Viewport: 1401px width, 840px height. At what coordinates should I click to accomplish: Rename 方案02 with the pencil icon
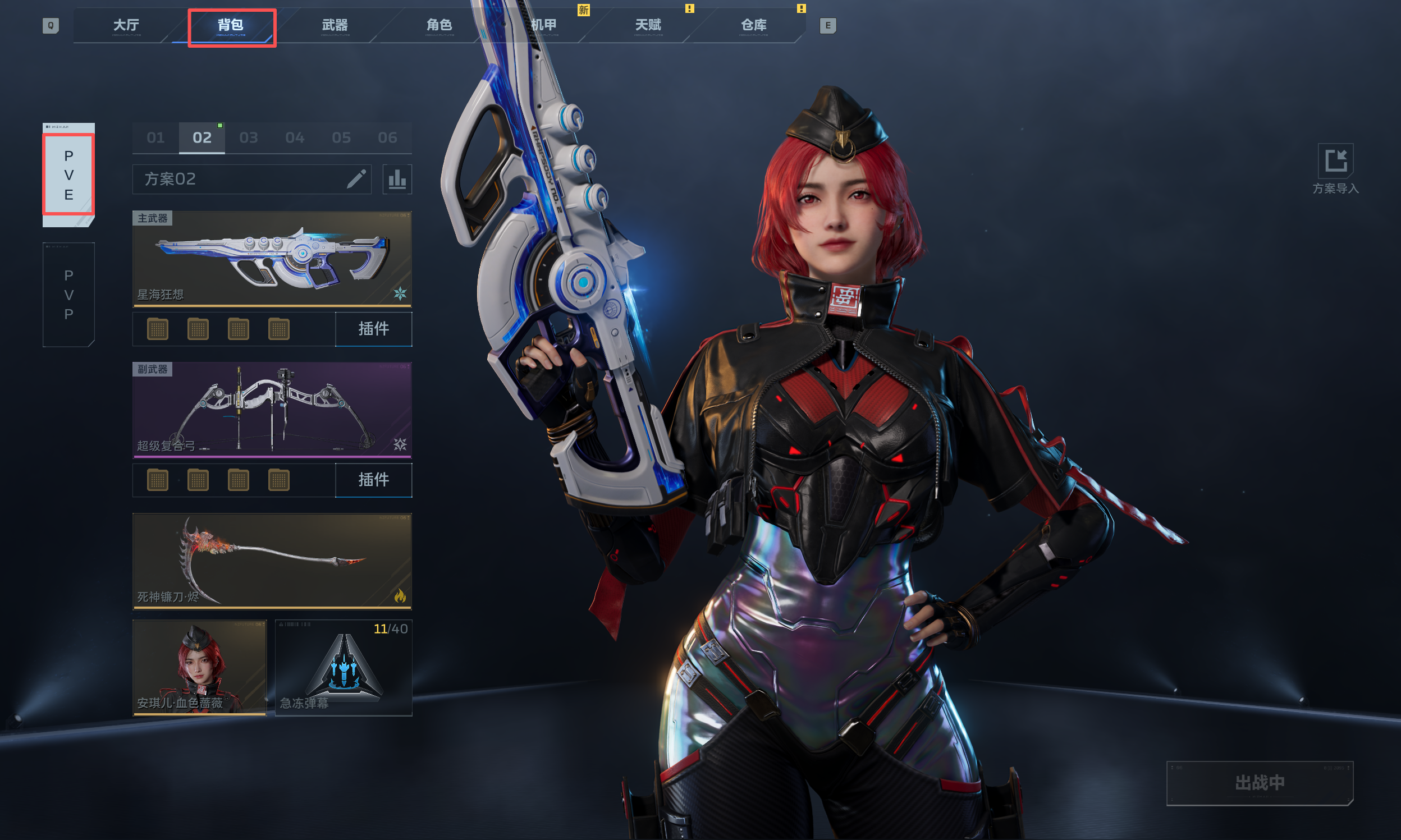[x=356, y=179]
